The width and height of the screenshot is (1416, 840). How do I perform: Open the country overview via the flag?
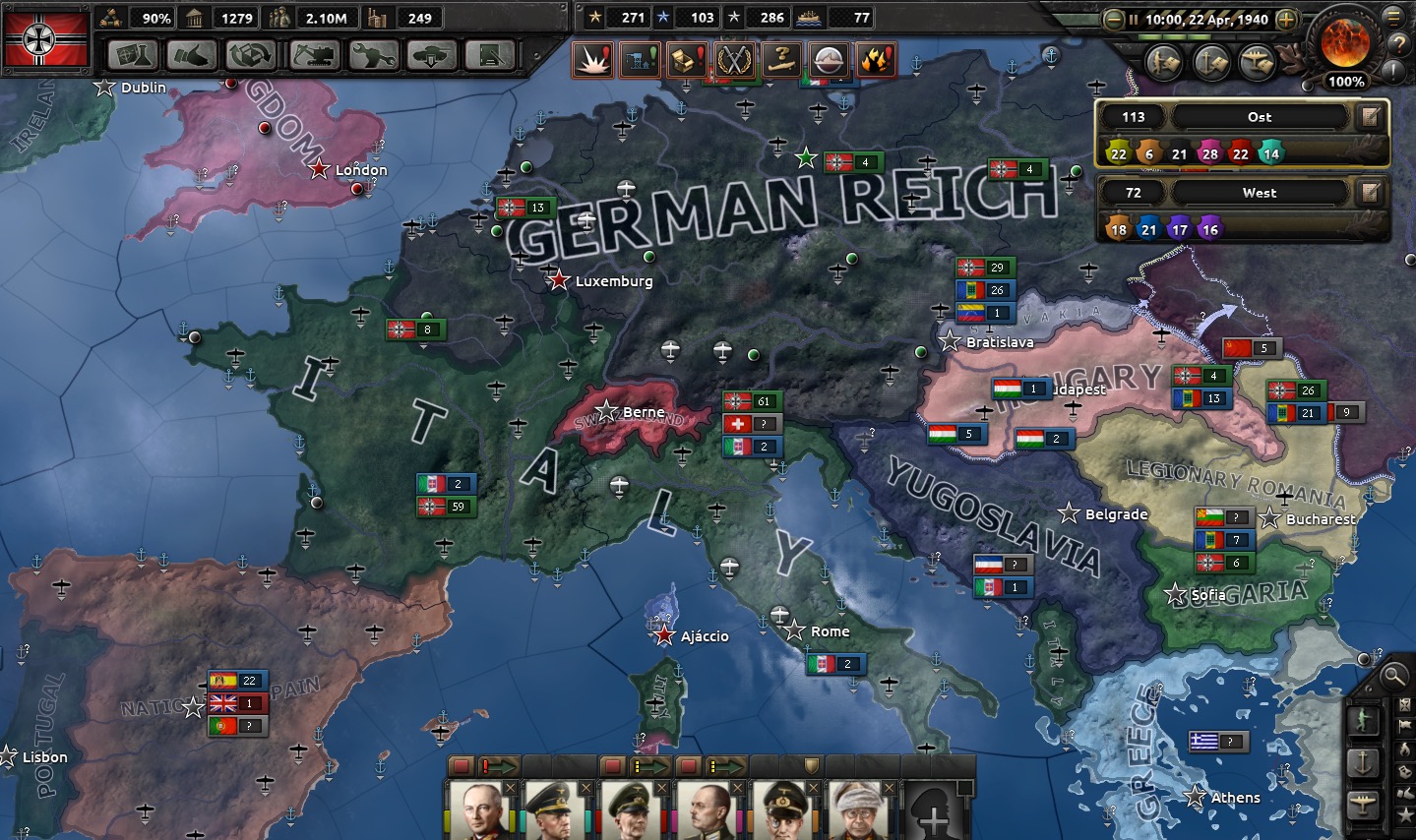click(x=46, y=38)
